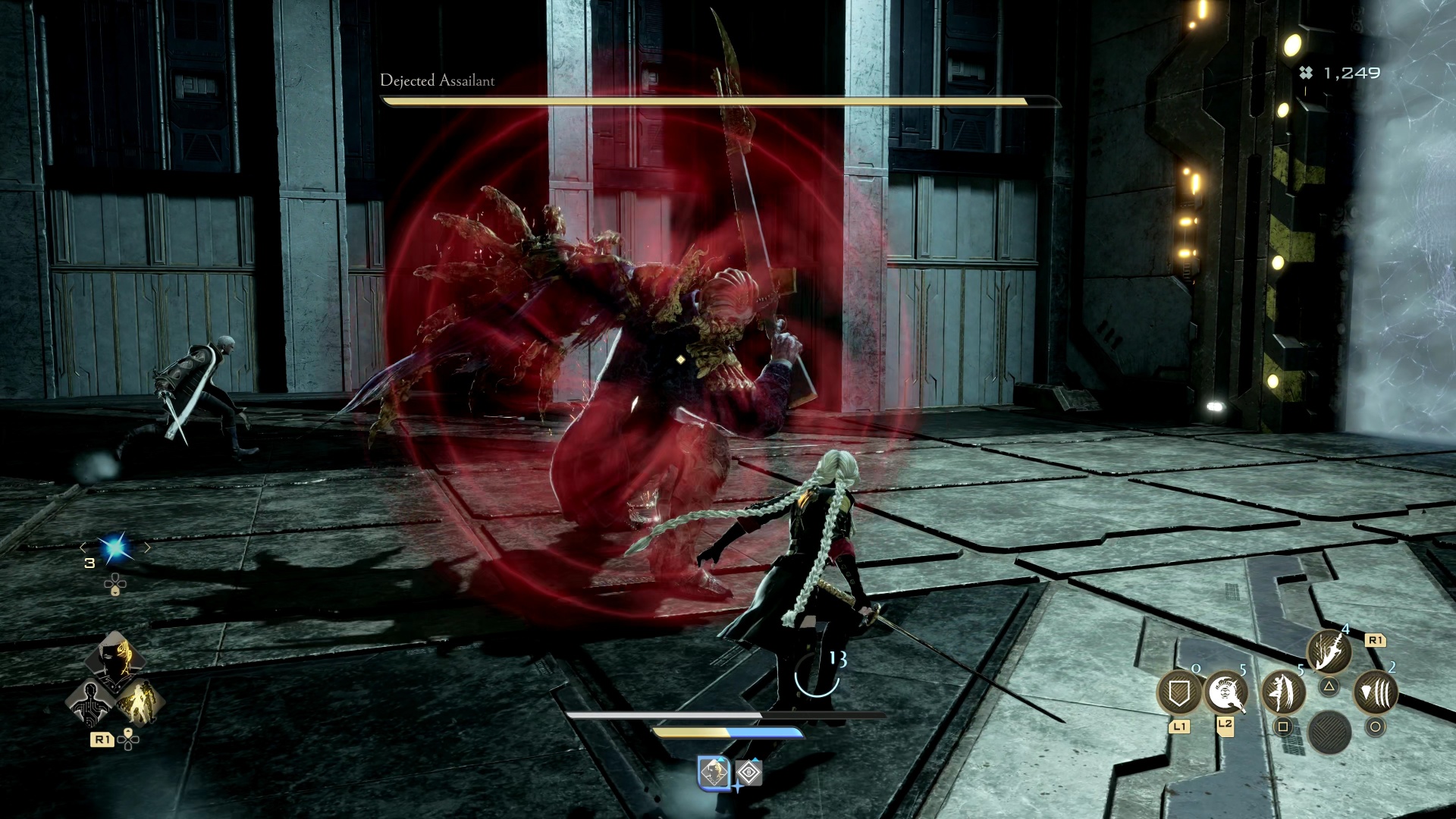This screenshot has width=1456, height=819.
Task: Click the white portrait buff icon above MP bar
Action: click(714, 773)
